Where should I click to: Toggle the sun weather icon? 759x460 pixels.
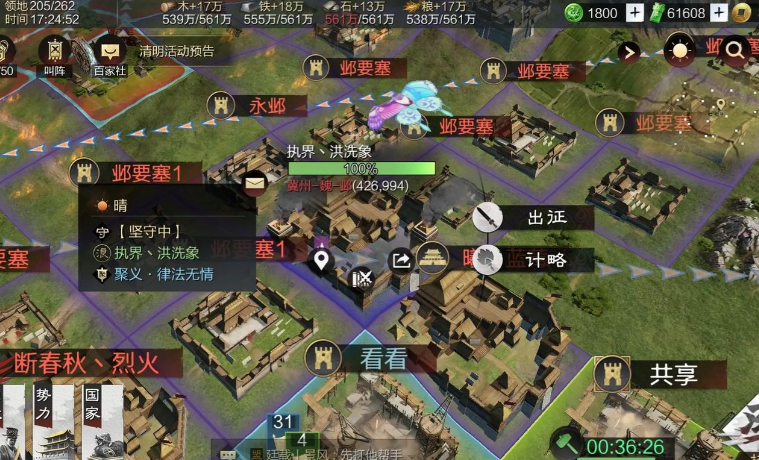point(680,51)
